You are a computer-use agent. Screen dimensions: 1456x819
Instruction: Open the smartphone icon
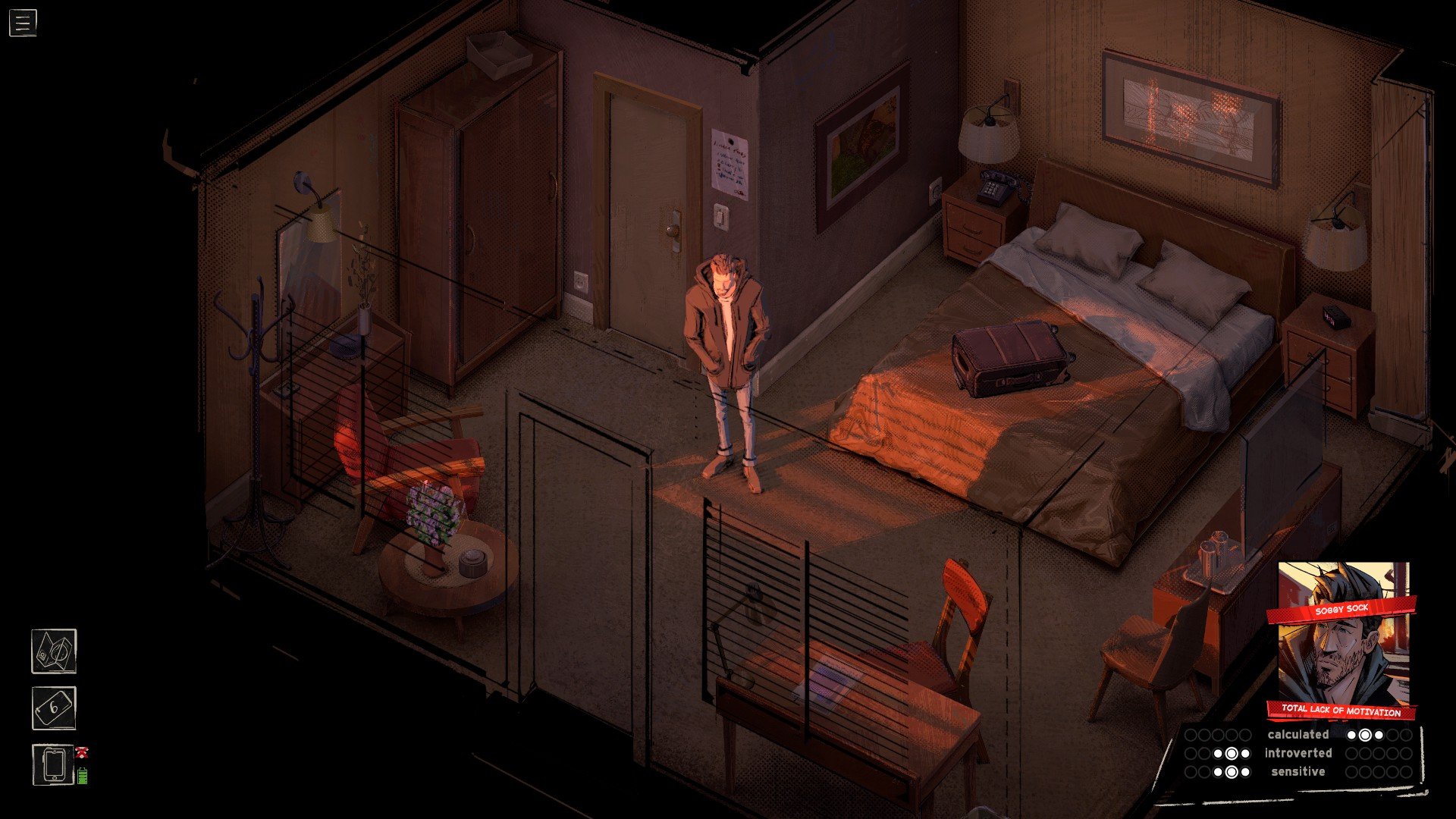(x=54, y=764)
